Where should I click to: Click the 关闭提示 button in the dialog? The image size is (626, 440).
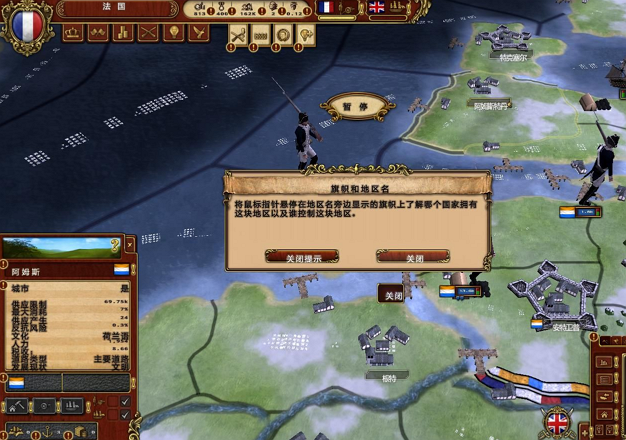tap(301, 257)
